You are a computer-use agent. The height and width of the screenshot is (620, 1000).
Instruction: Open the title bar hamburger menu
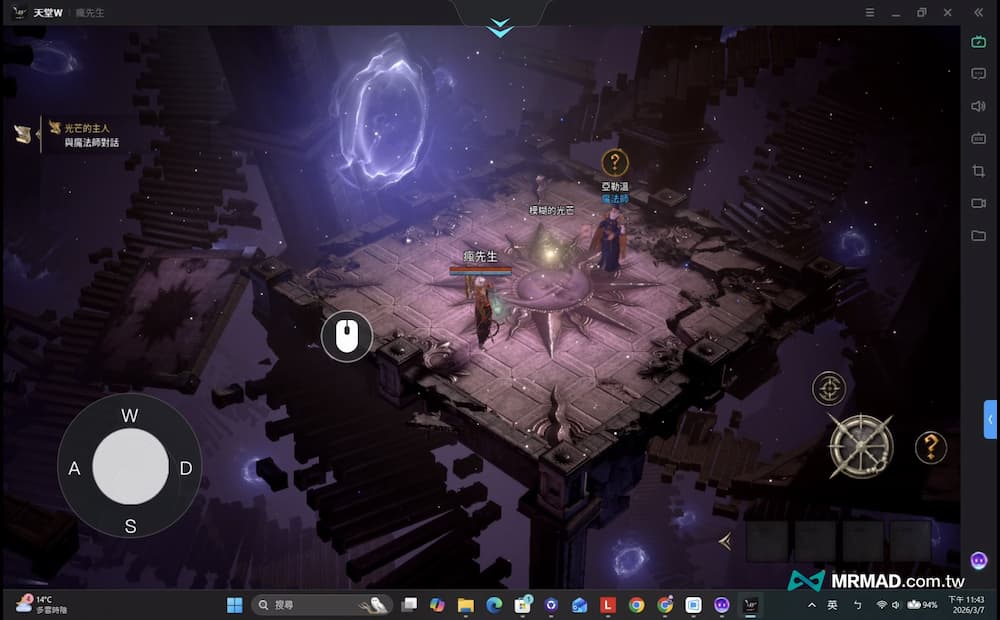pos(871,12)
